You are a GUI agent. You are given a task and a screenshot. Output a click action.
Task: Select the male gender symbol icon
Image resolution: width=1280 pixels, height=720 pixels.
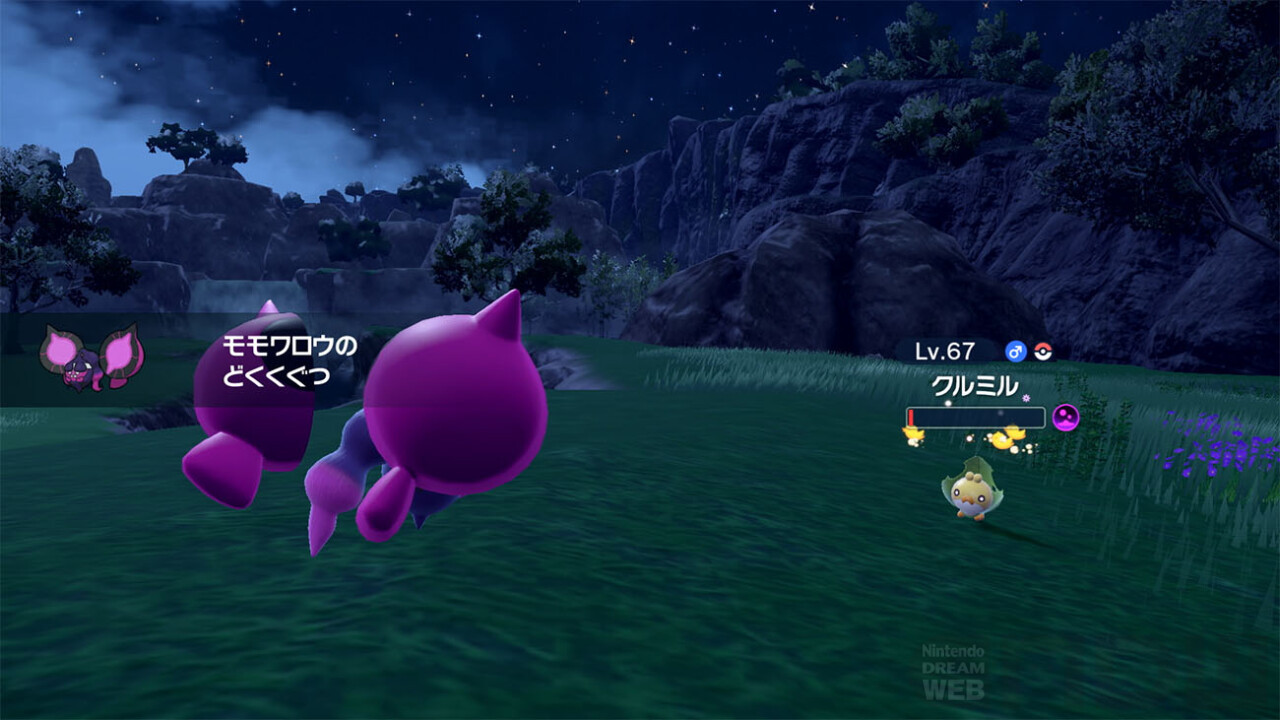tap(1016, 352)
